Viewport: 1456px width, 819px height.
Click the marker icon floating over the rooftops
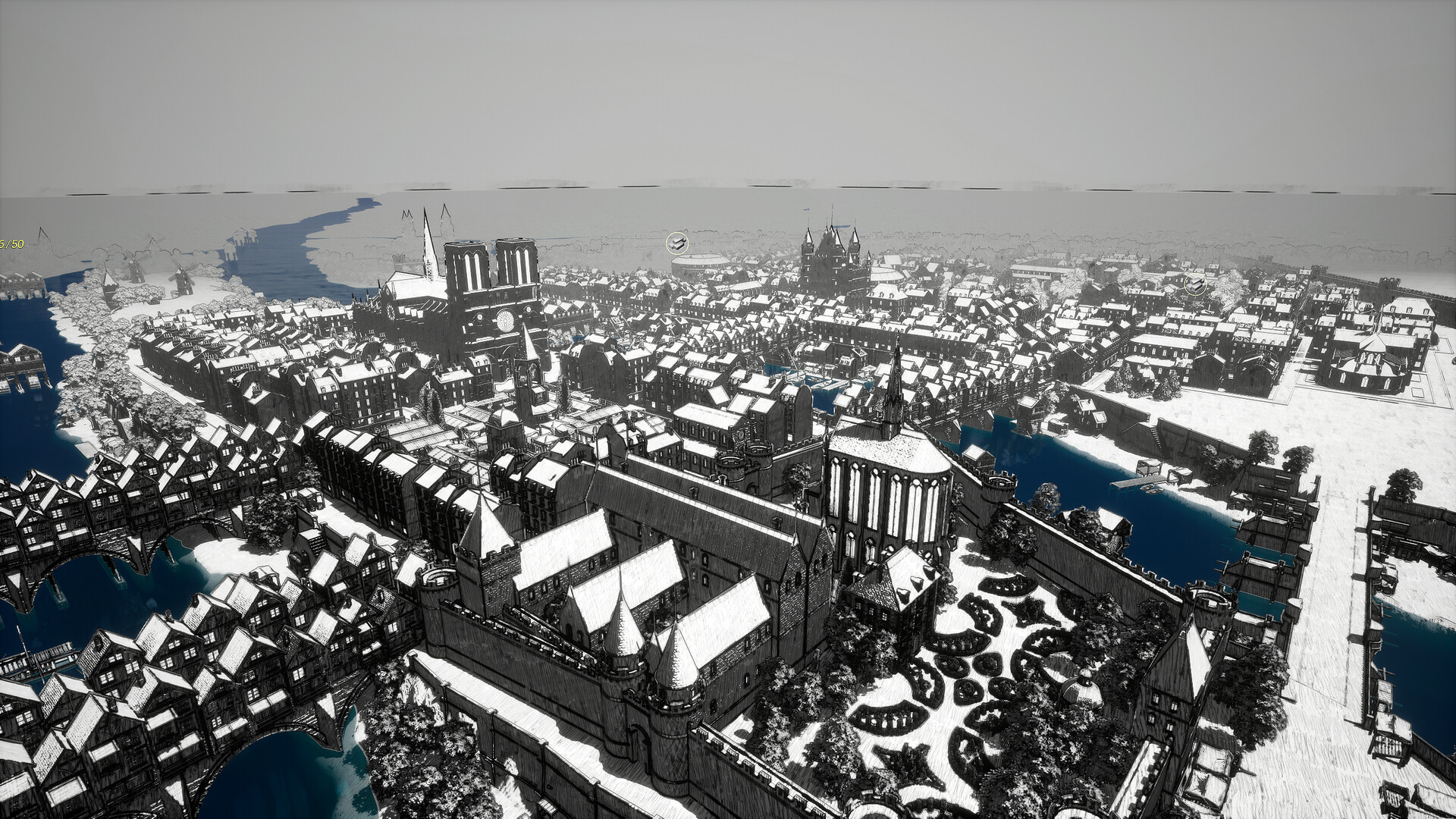pyautogui.click(x=1195, y=284)
